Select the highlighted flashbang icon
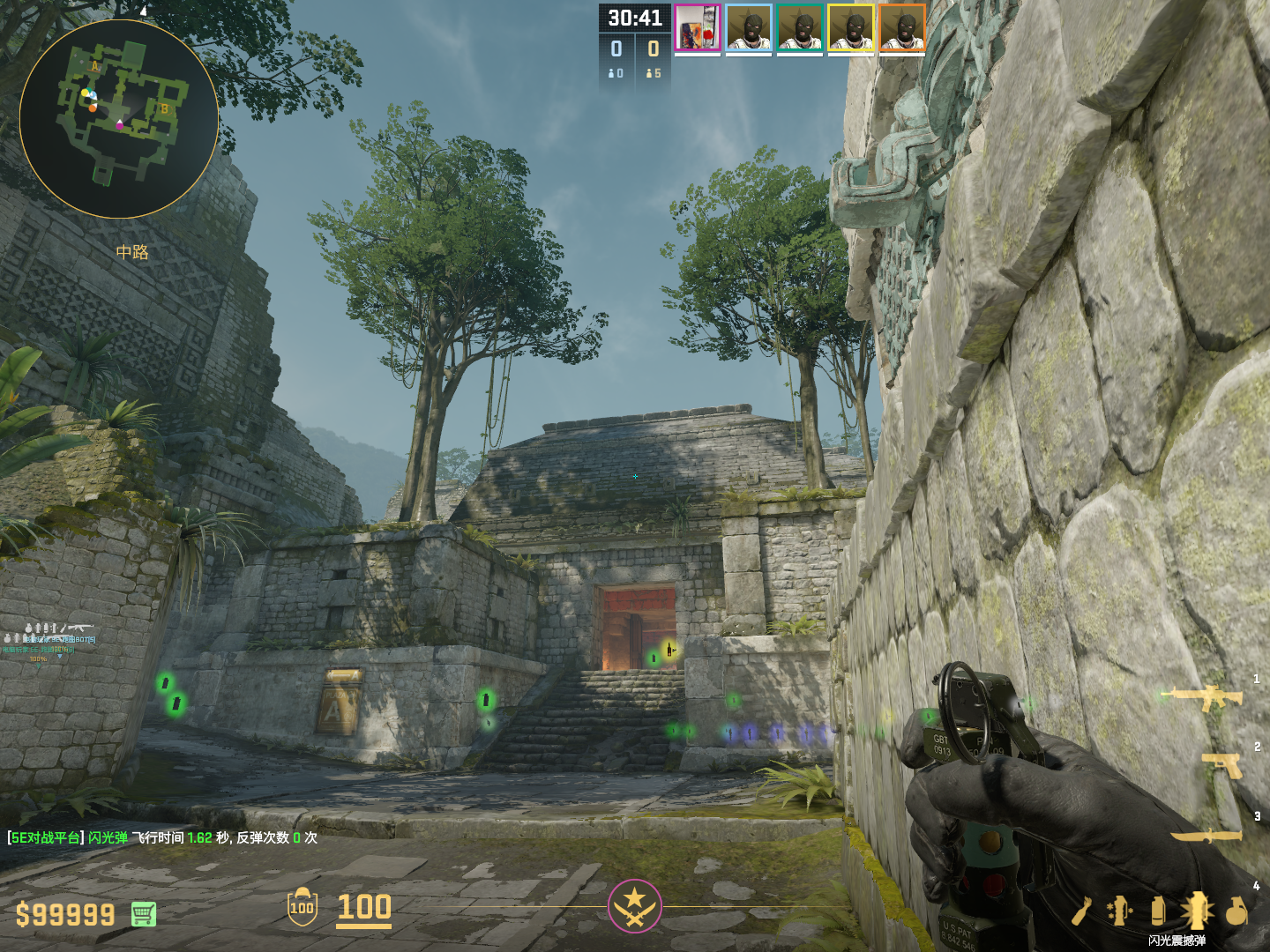 (x=1197, y=911)
